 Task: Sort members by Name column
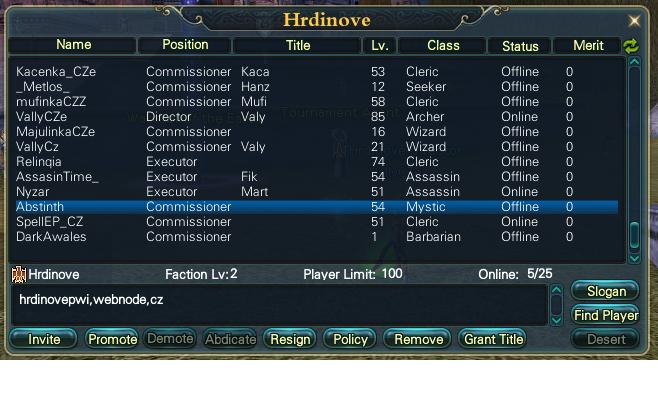point(74,45)
